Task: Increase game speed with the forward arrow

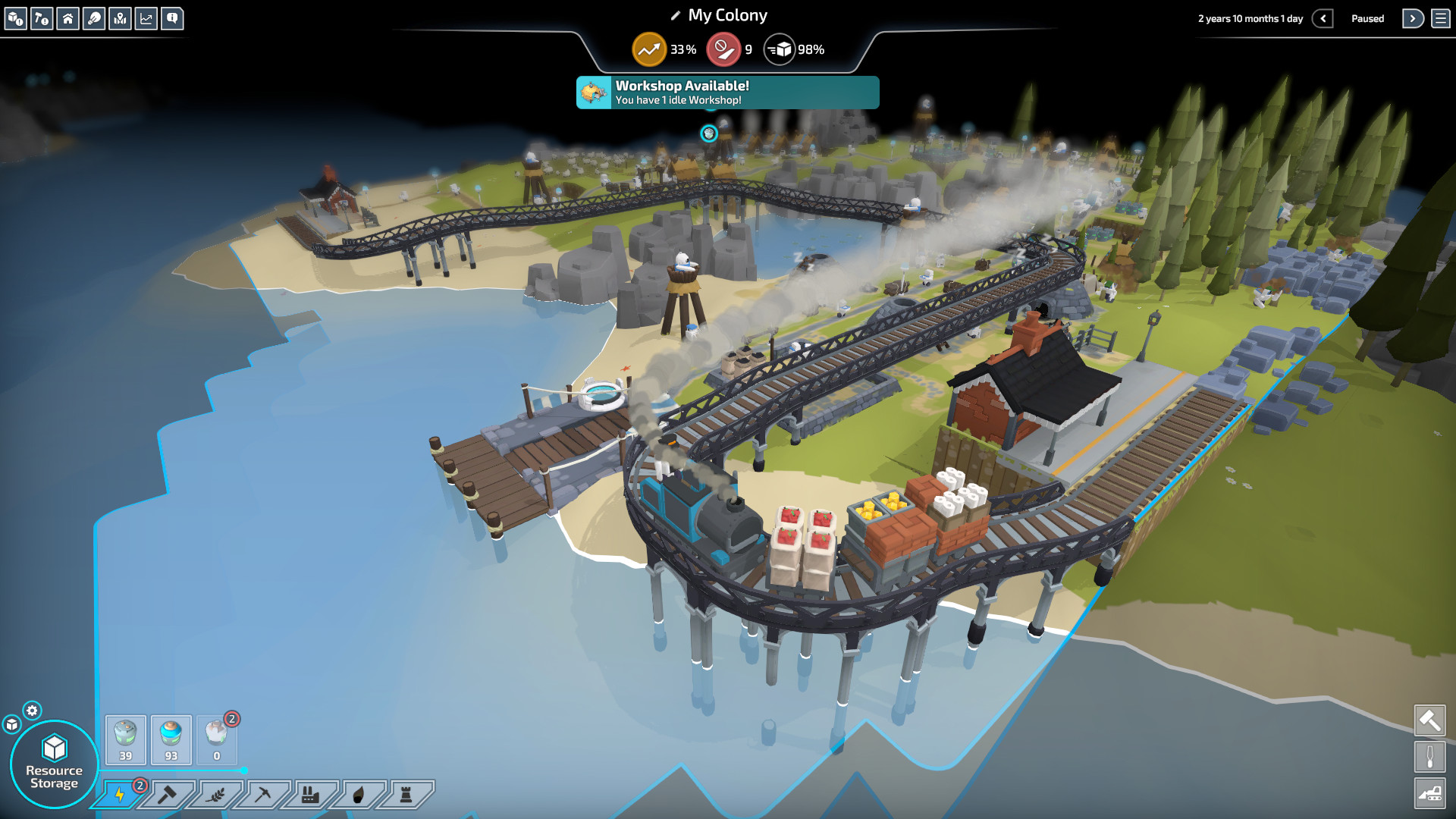Action: [x=1412, y=18]
